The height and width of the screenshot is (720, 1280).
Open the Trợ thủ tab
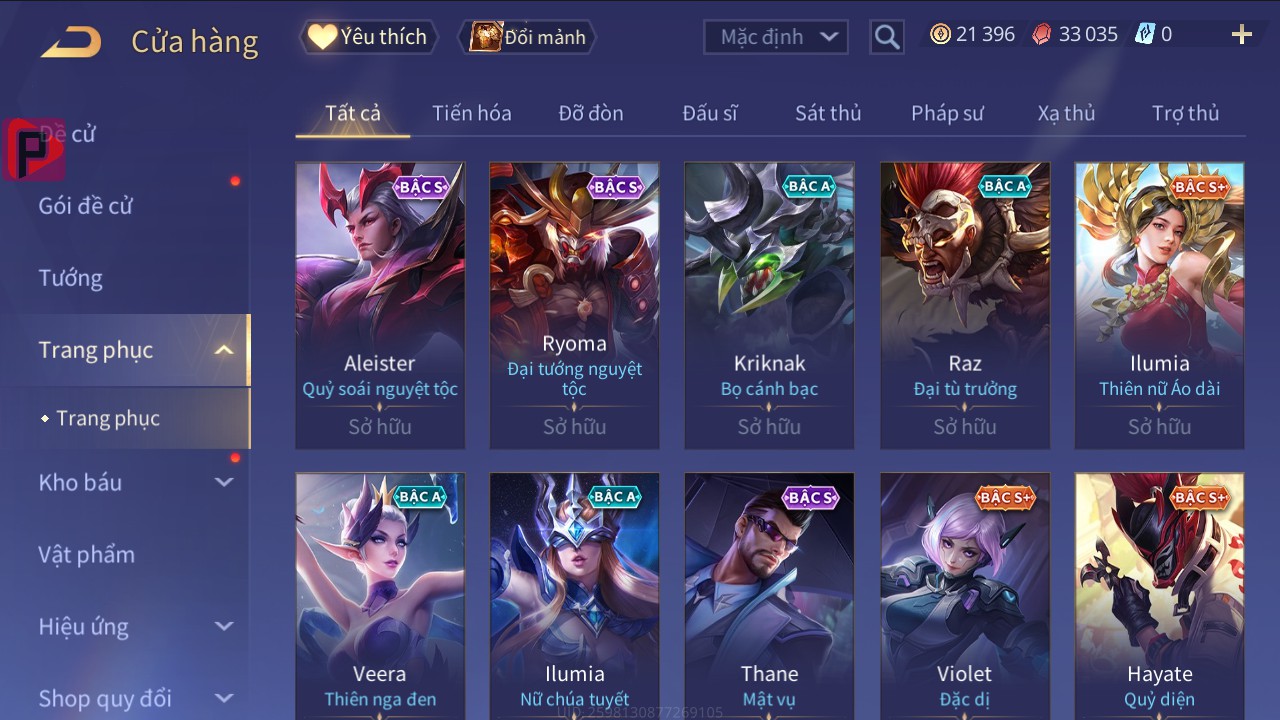pyautogui.click(x=1185, y=113)
